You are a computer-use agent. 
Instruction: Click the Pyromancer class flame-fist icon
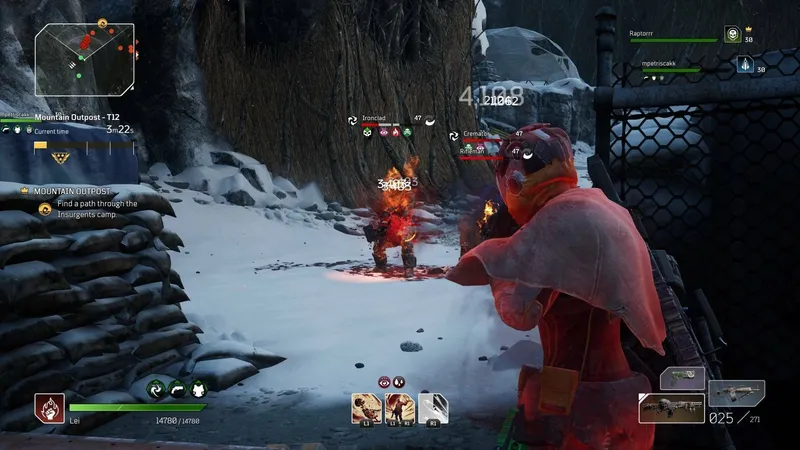click(49, 405)
